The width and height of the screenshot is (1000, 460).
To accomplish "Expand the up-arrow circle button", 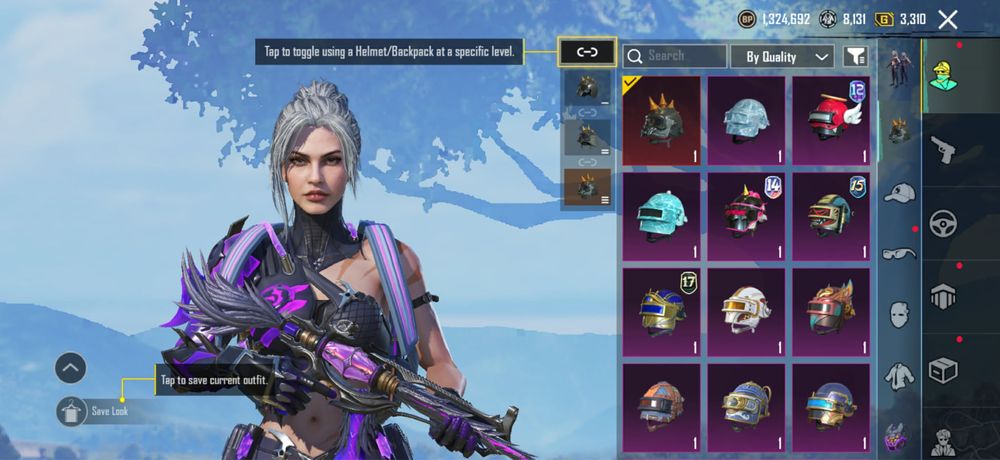I will (x=70, y=367).
